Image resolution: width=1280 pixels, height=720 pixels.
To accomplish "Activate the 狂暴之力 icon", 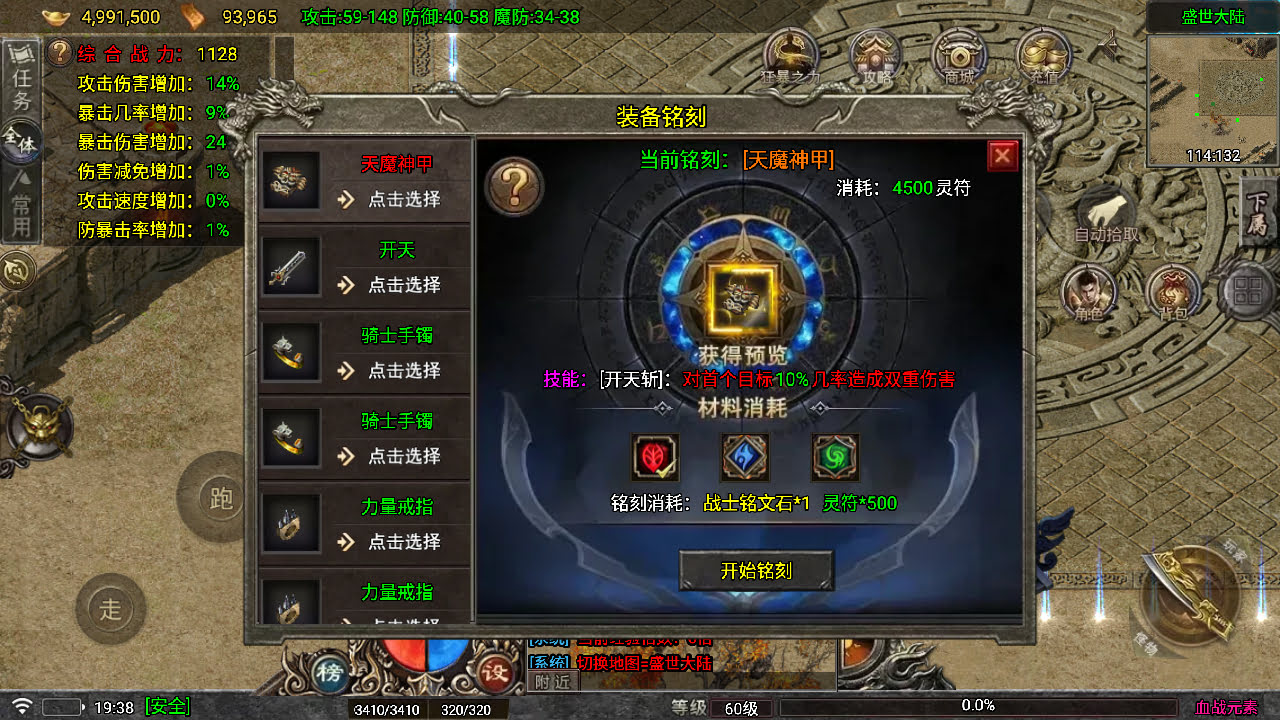I will click(x=790, y=57).
